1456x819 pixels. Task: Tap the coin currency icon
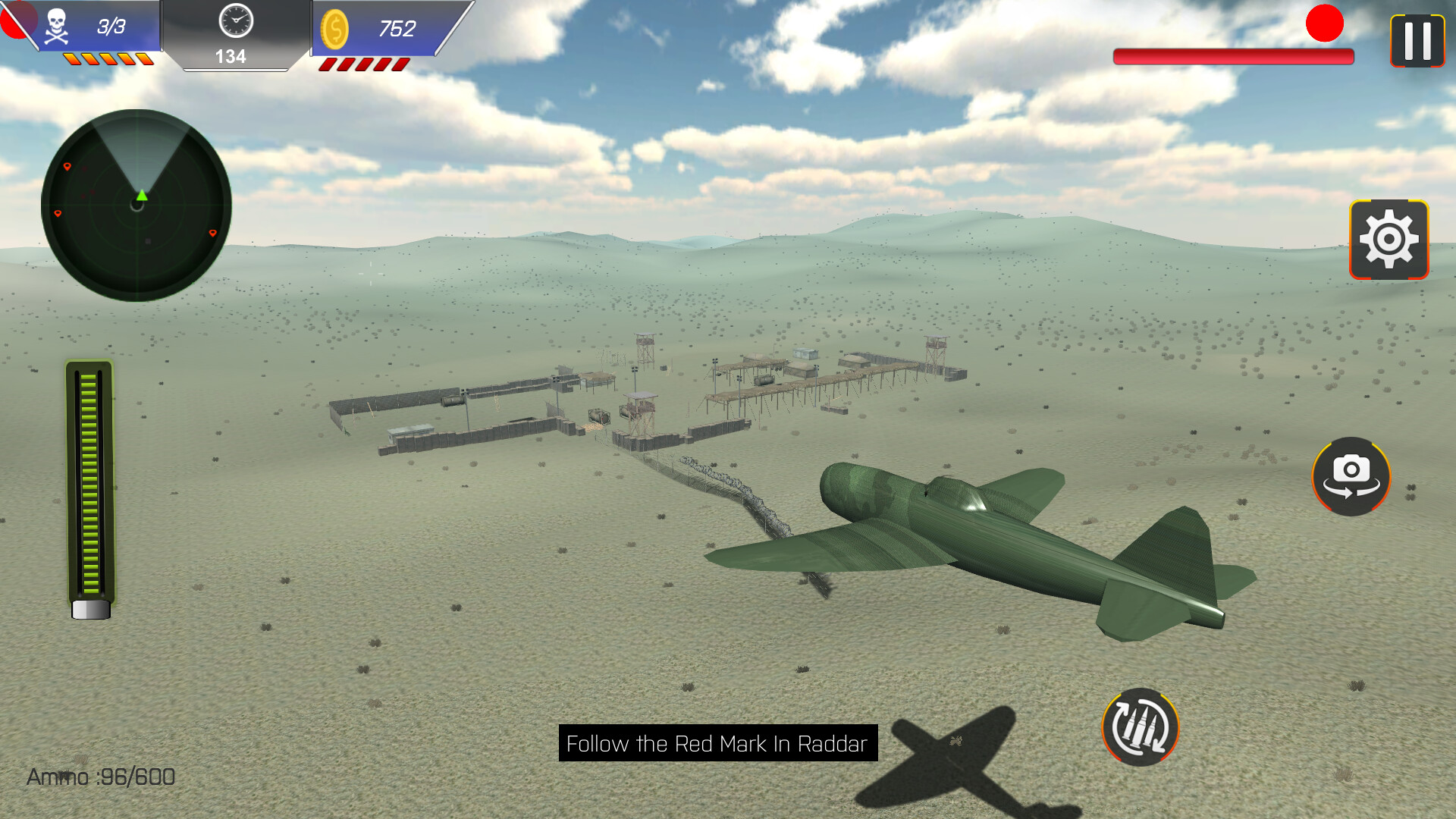(x=336, y=27)
